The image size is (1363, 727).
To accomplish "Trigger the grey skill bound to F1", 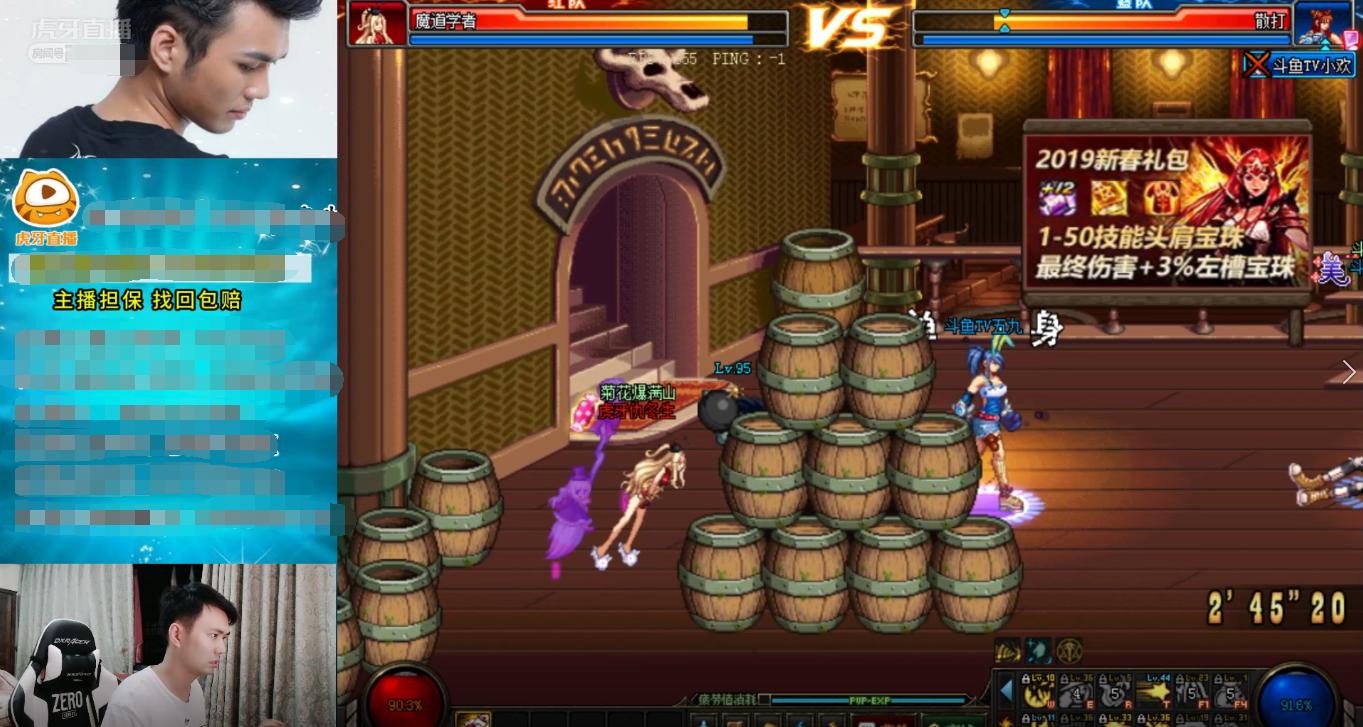I will point(1191,691).
